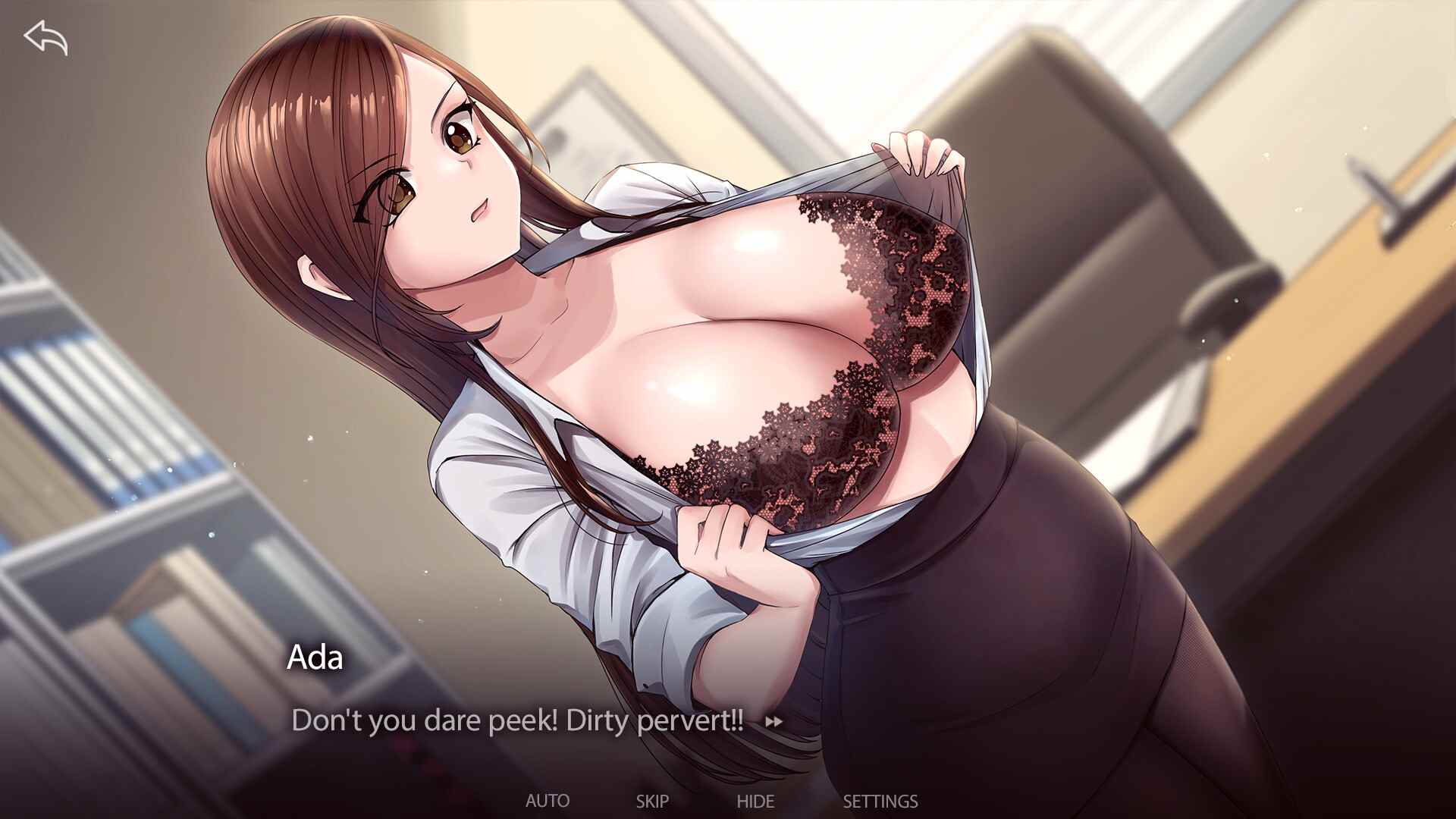Image resolution: width=1456 pixels, height=819 pixels.
Task: Click the SETTINGS button at bottom right
Action: [880, 800]
